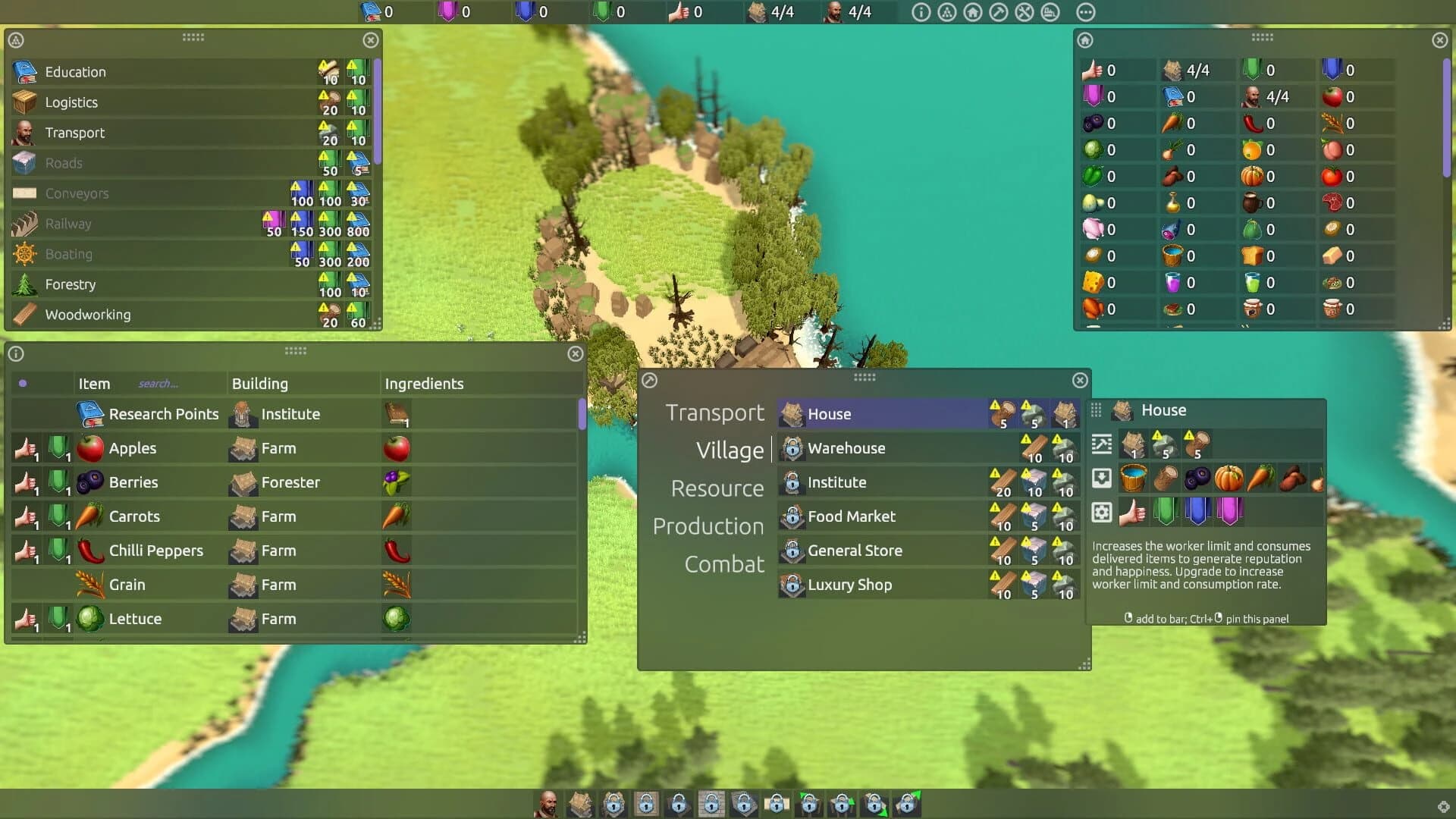The height and width of the screenshot is (819, 1456).
Task: Click the info circle icon in top toolbar
Action: tap(921, 12)
